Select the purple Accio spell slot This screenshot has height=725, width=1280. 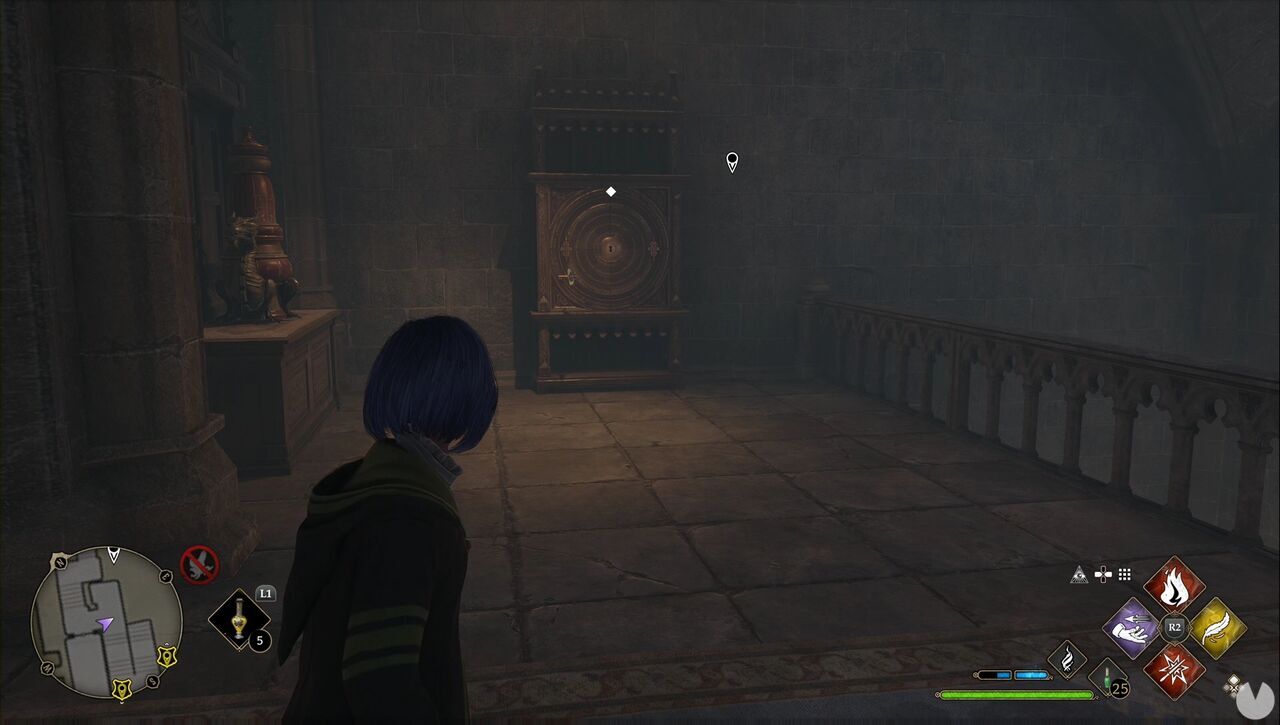(1132, 628)
